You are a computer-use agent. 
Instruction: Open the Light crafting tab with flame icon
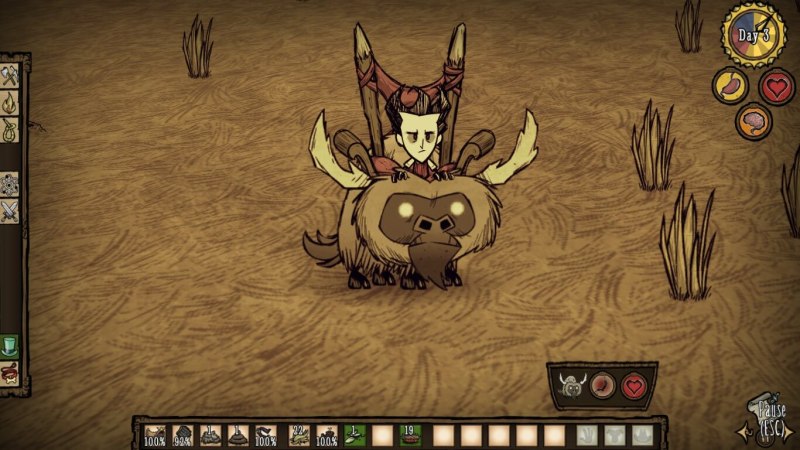coord(10,102)
